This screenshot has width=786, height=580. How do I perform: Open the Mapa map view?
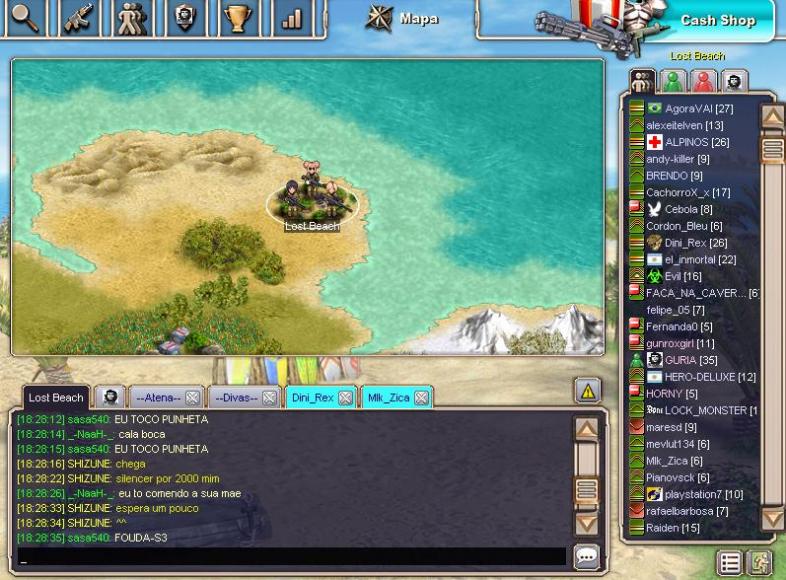(405, 18)
